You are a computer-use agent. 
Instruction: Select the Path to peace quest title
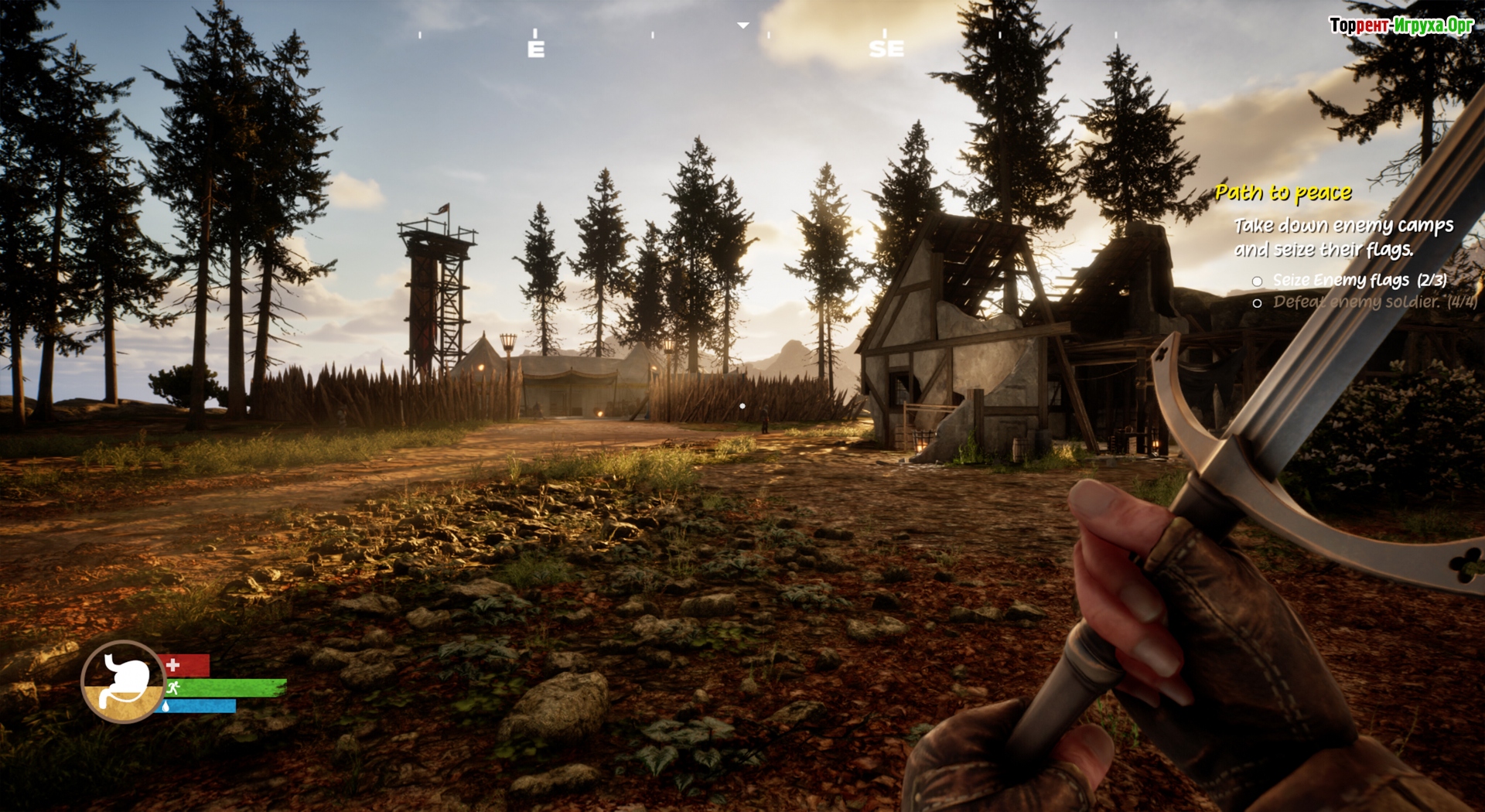click(x=1283, y=192)
